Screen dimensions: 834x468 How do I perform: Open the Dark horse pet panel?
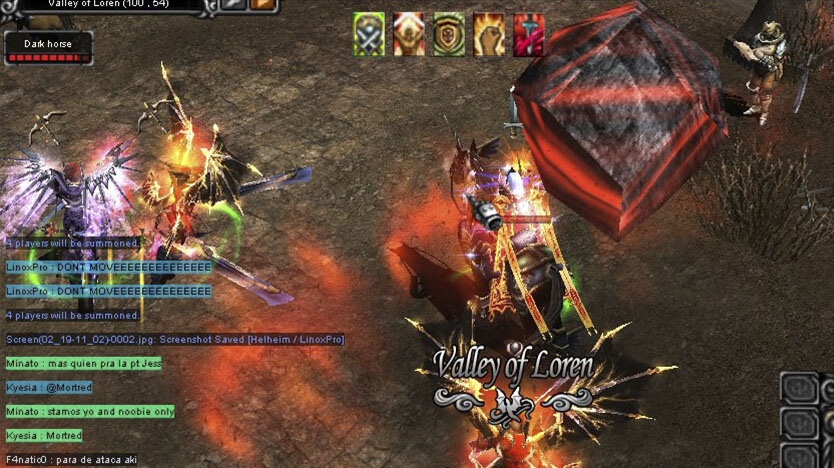[x=48, y=48]
